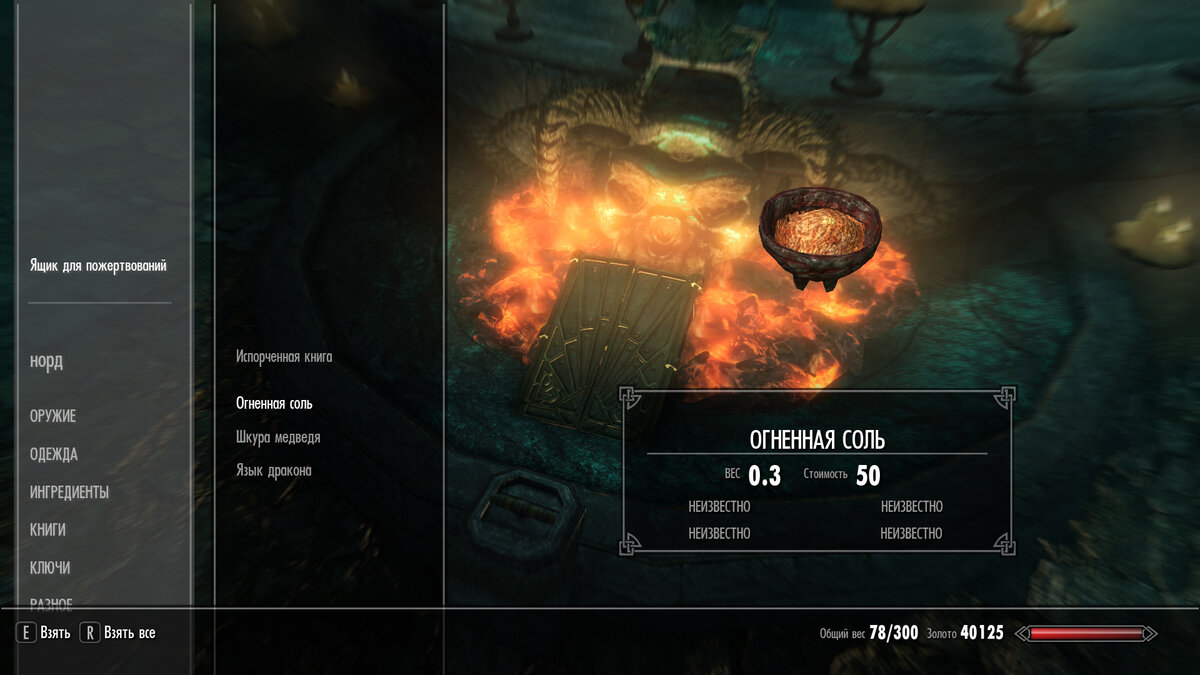Choose Огненная соль in the item list

coord(274,404)
